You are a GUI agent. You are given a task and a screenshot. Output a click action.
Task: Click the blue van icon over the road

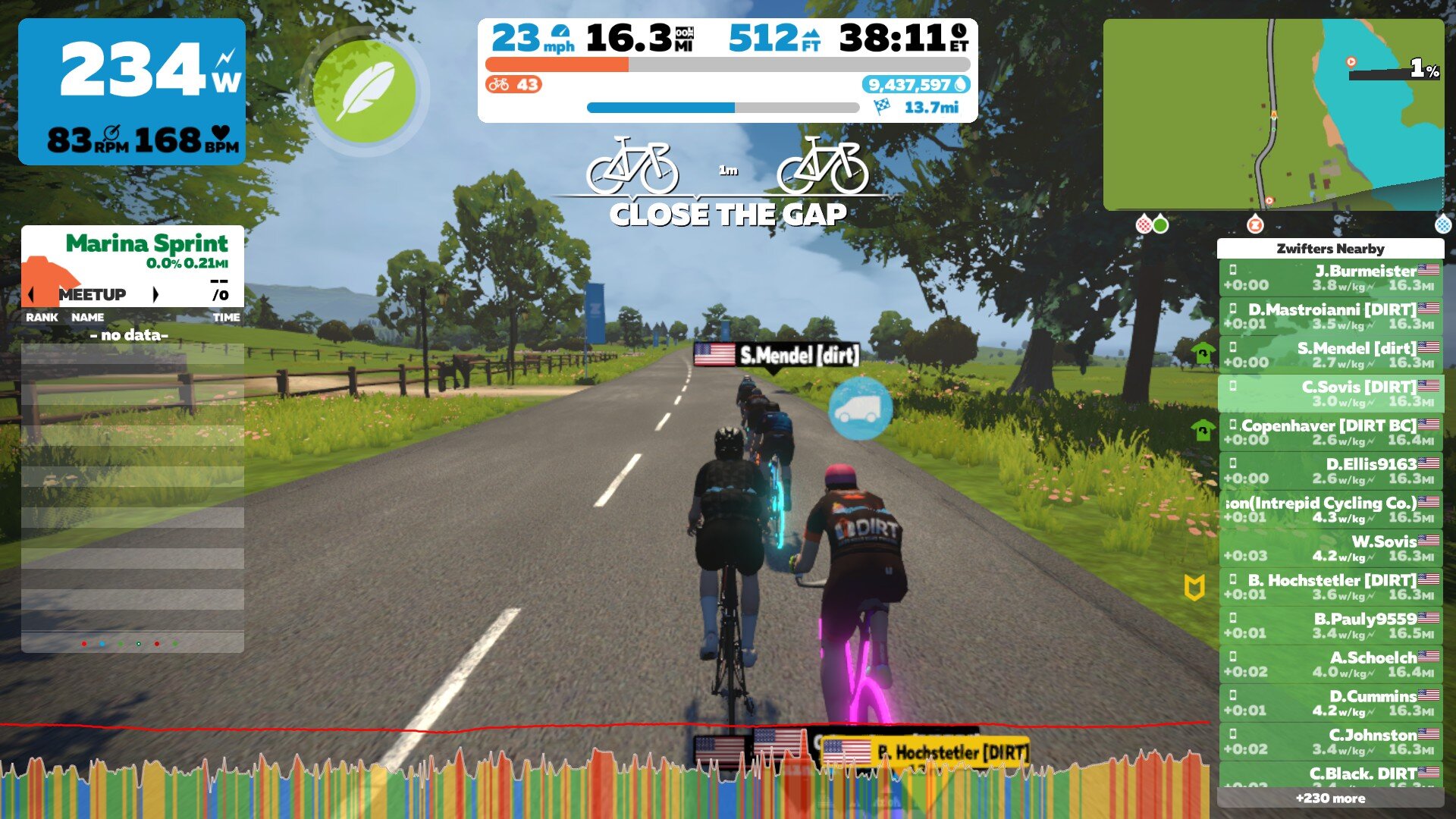pyautogui.click(x=860, y=409)
